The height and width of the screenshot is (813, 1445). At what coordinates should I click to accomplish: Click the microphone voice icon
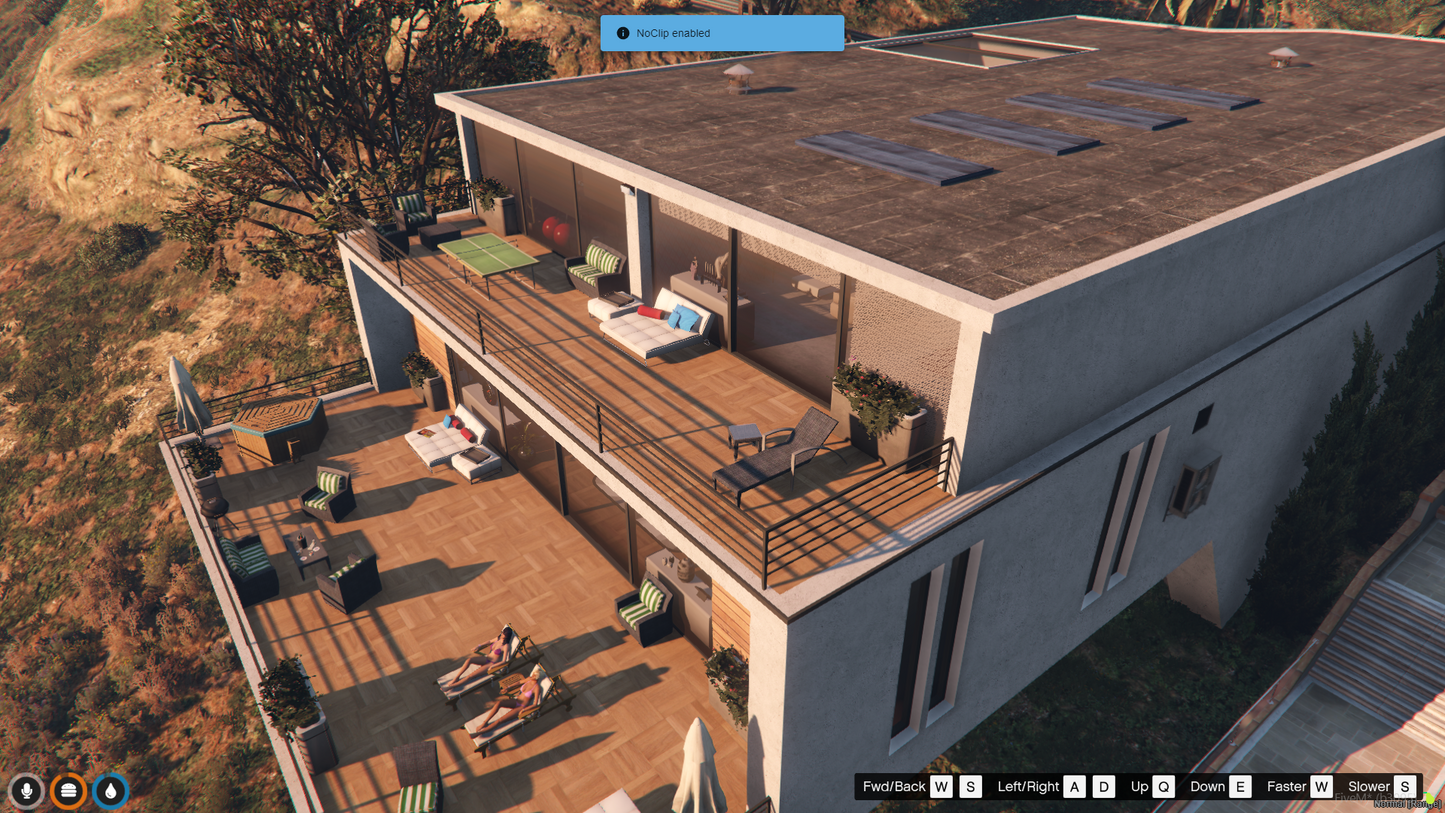pyautogui.click(x=27, y=790)
